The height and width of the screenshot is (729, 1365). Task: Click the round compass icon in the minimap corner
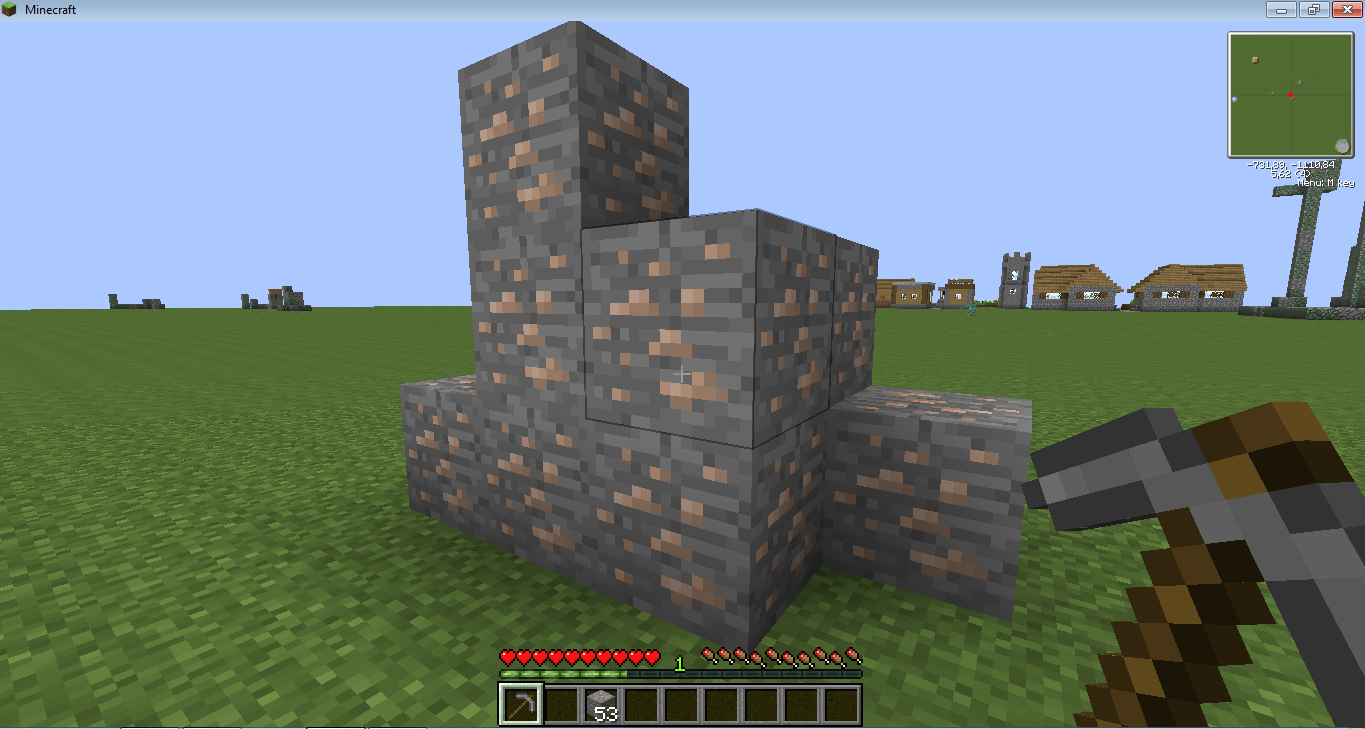(1343, 145)
